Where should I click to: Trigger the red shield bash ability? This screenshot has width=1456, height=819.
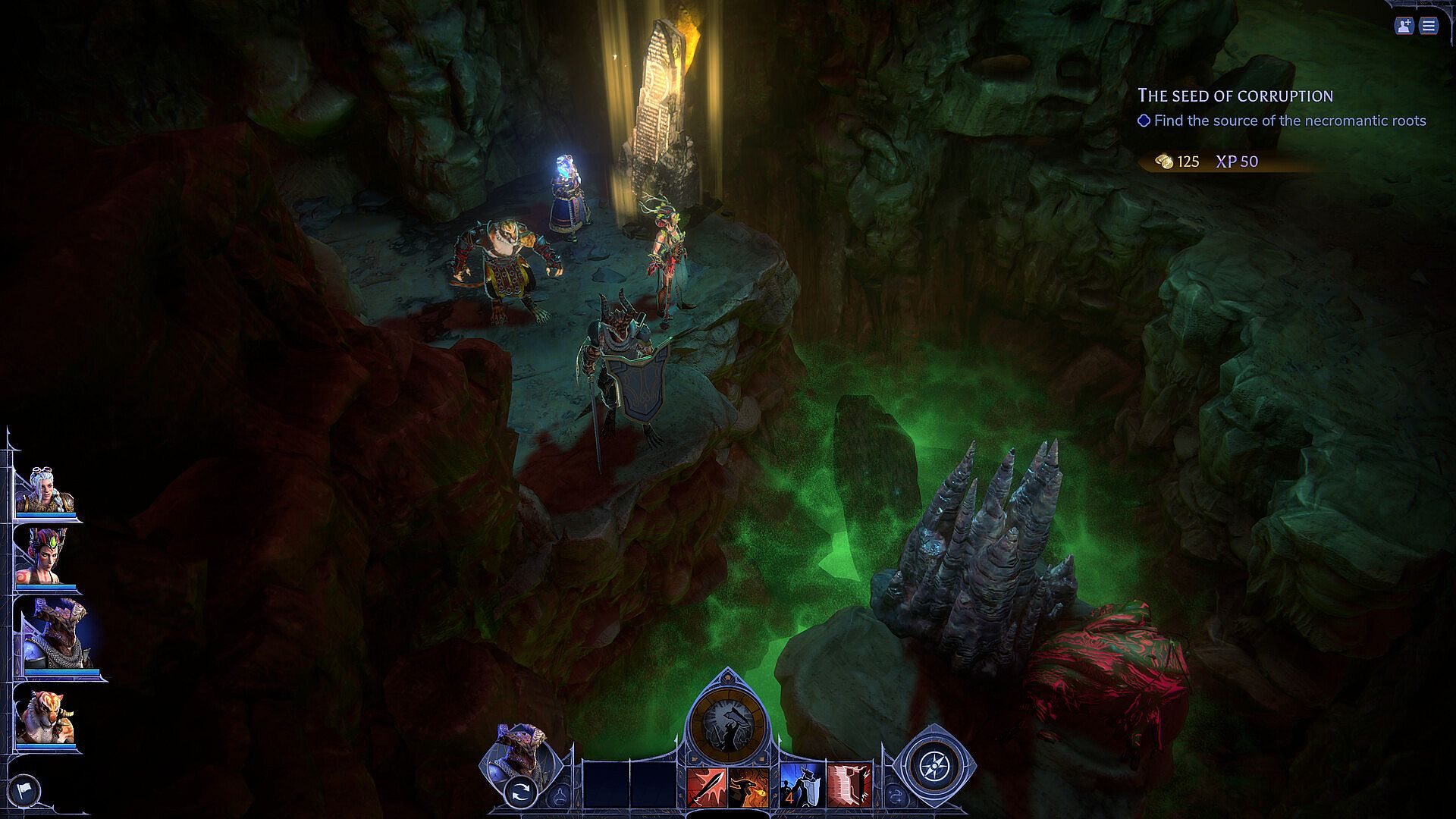point(849,786)
